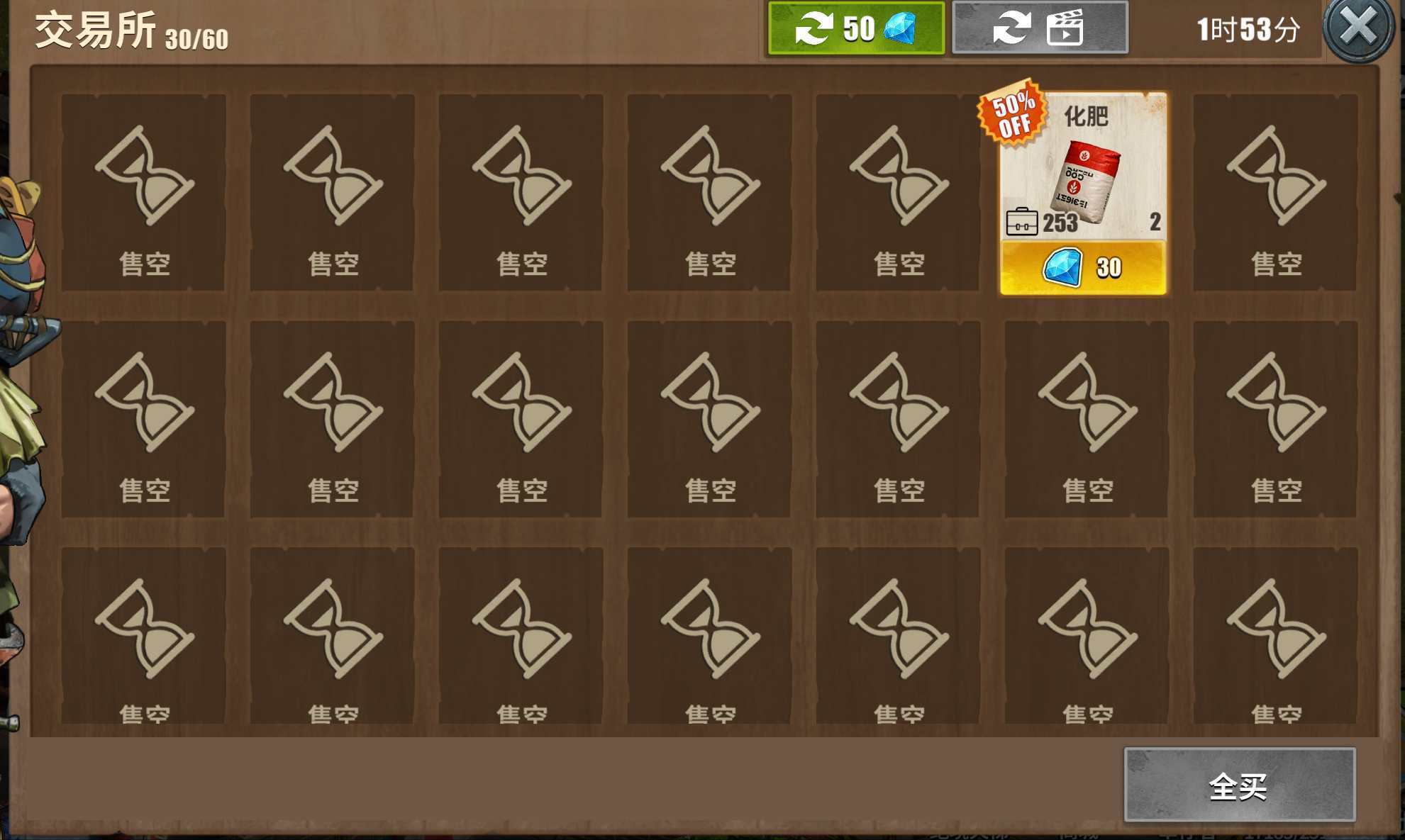This screenshot has height=840, width=1405.
Task: Click the briefcase icon showing 253
Action: [x=1022, y=221]
